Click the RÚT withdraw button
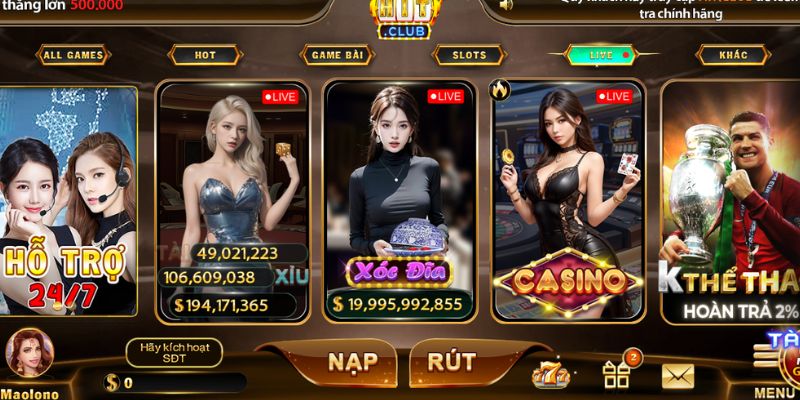 (452, 362)
